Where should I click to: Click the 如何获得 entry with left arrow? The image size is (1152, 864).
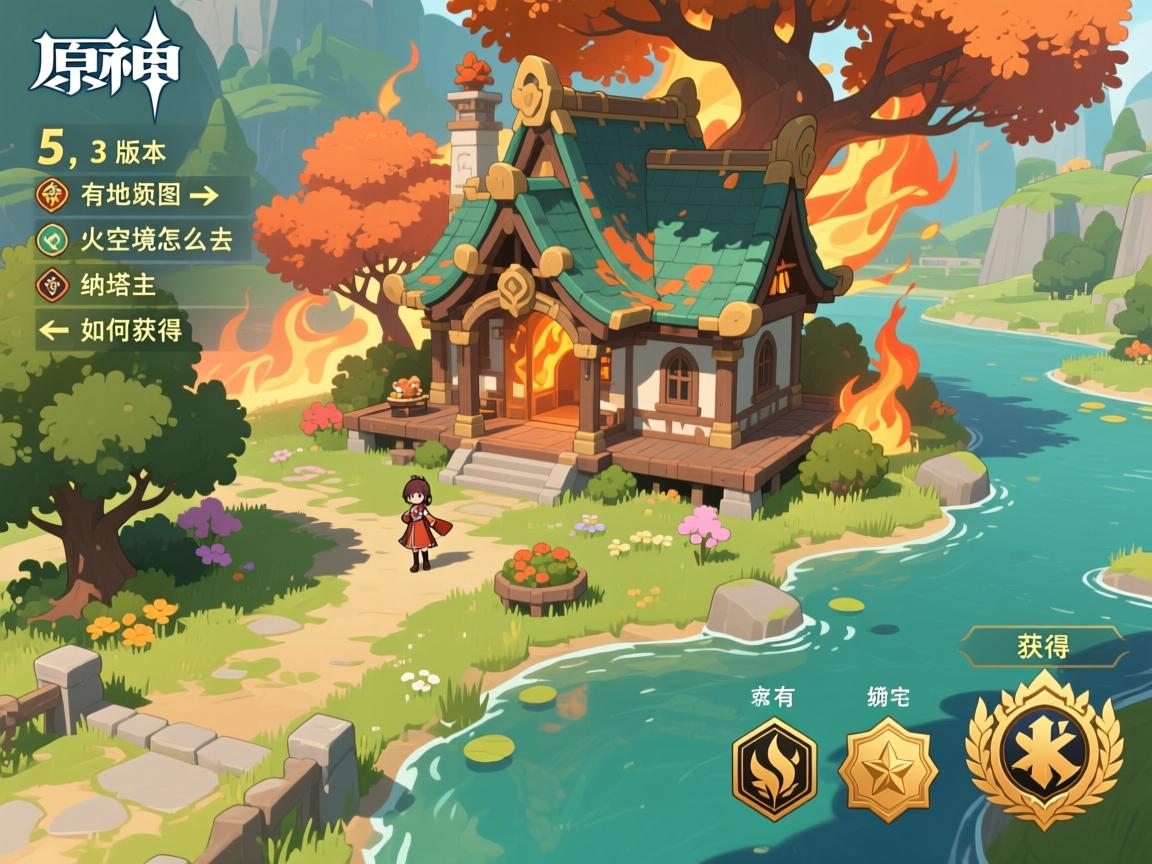[112, 330]
